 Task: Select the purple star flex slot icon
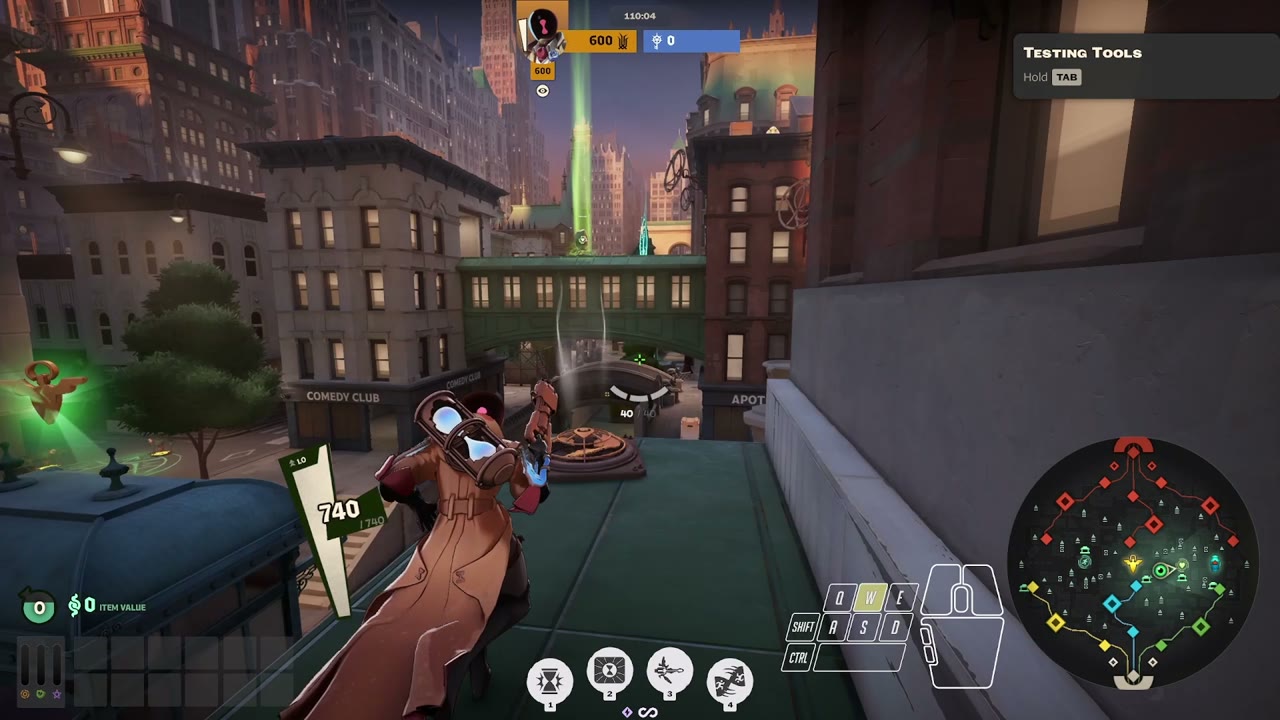point(56,694)
